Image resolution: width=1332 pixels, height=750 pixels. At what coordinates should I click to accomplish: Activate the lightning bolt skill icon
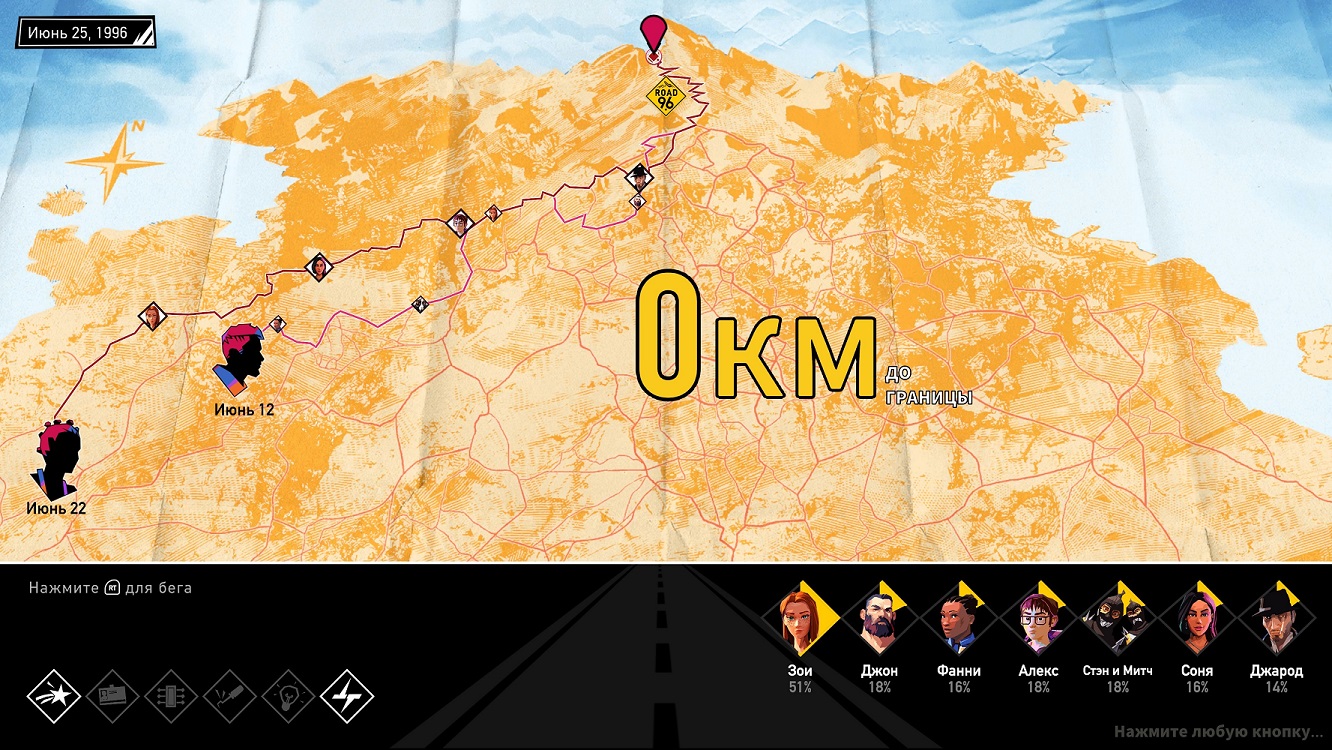click(x=347, y=696)
